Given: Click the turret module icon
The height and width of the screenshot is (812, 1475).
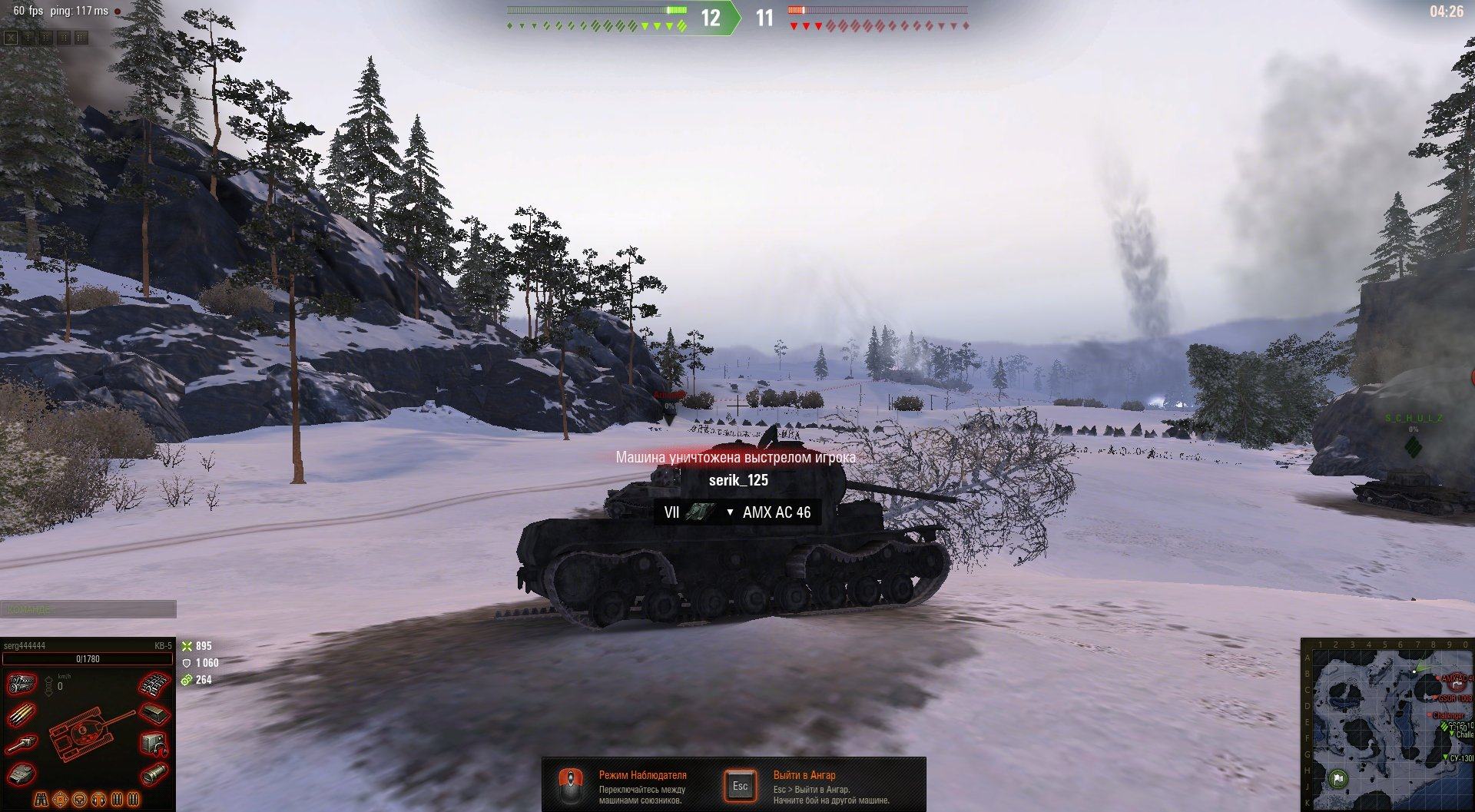Looking at the screenshot, I should pyautogui.click(x=22, y=773).
